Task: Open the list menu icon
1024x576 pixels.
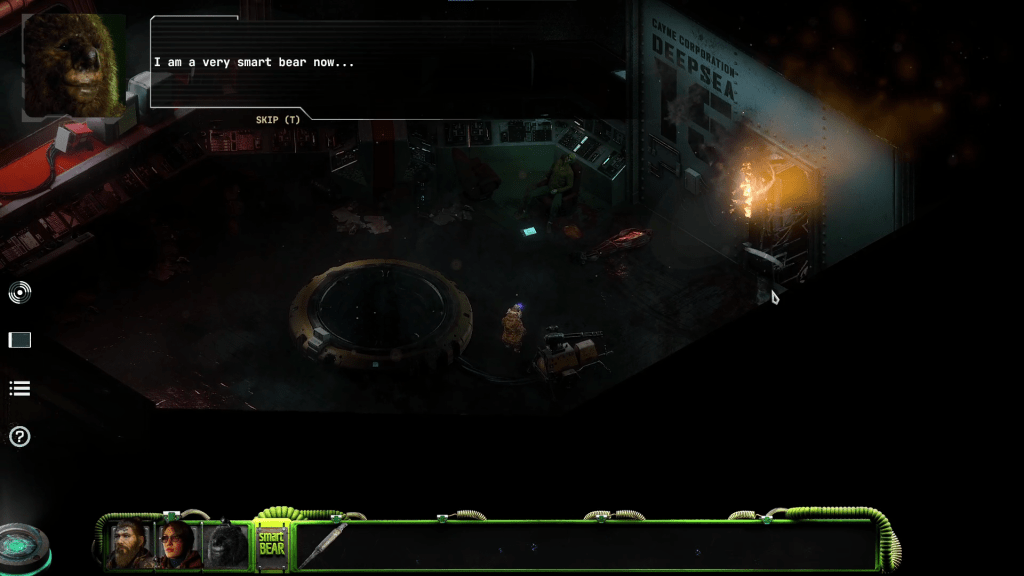Action: [20, 388]
